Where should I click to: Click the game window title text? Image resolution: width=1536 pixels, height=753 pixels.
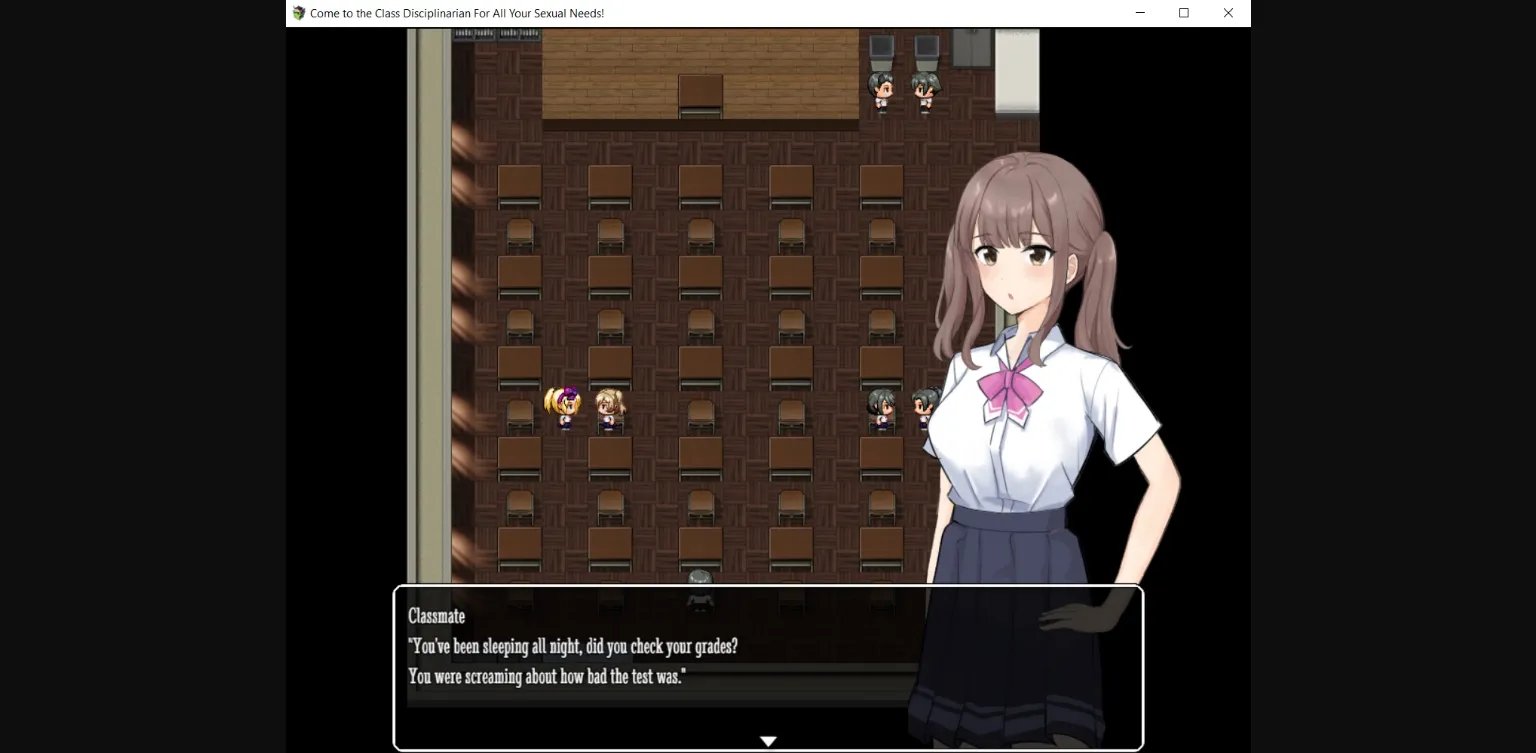456,13
